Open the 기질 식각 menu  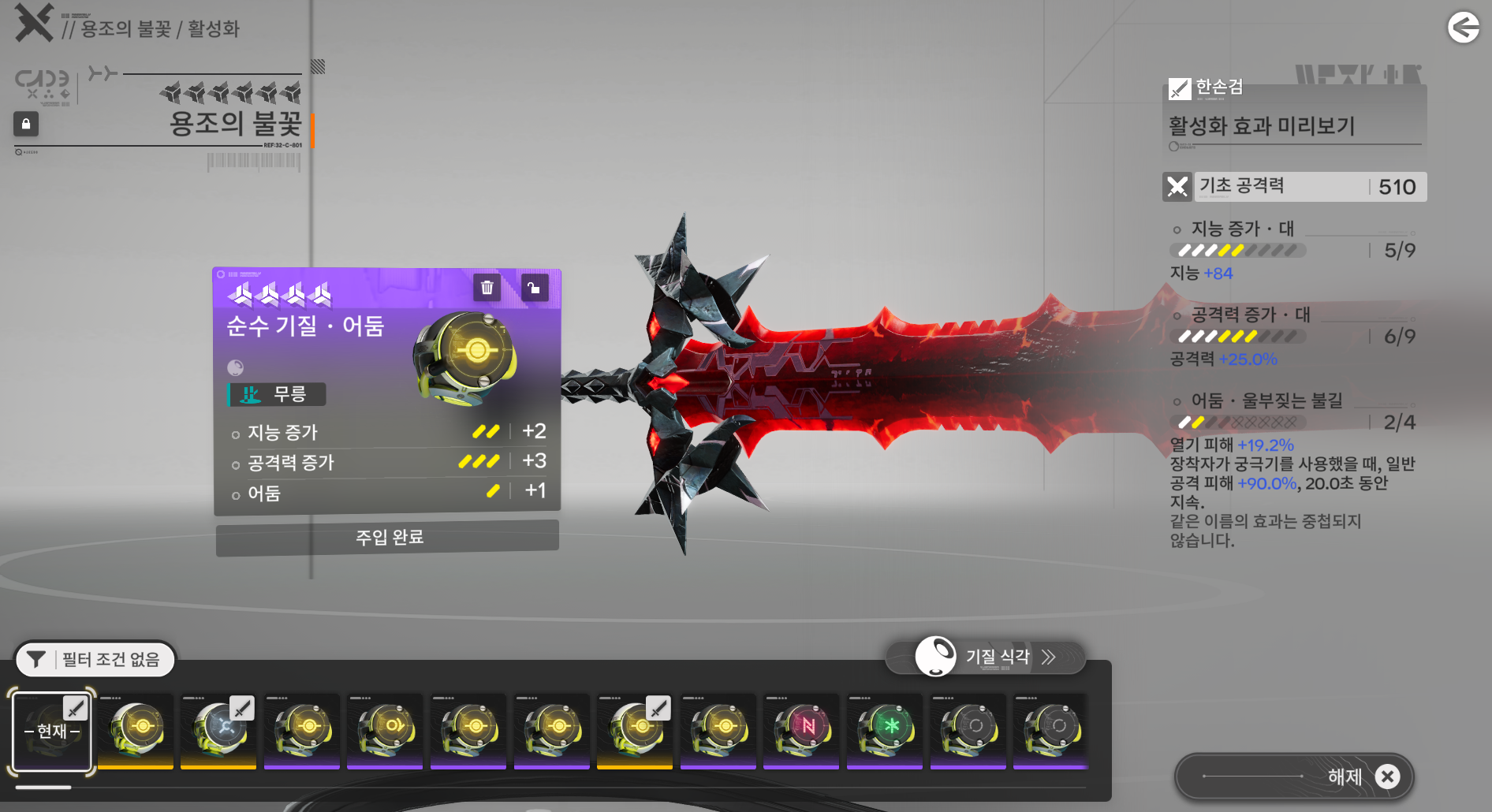coord(986,657)
